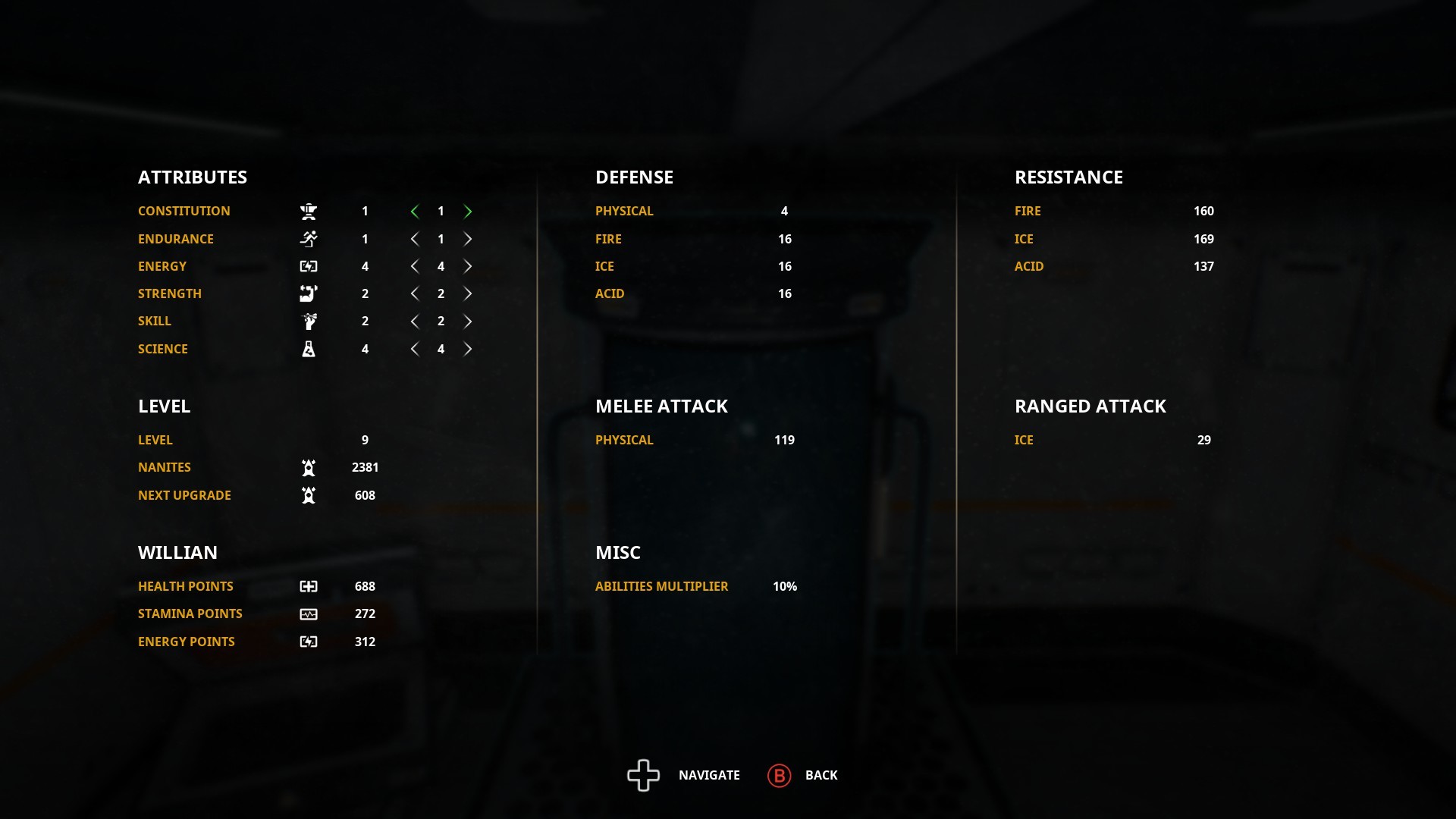Click the Energy lightning bolt icon
Image resolution: width=1456 pixels, height=819 pixels.
309,266
